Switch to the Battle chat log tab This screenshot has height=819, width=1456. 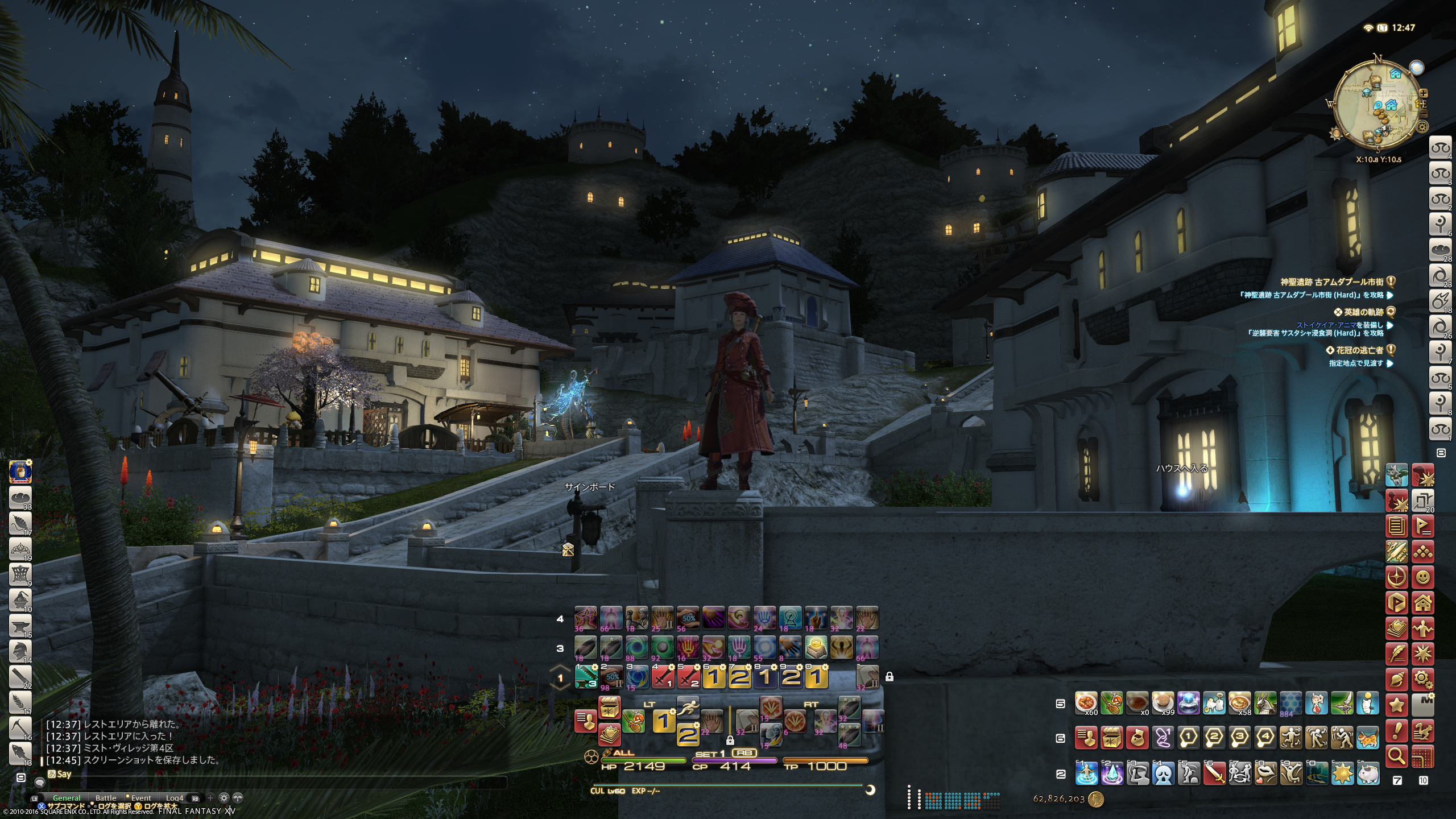106,798
